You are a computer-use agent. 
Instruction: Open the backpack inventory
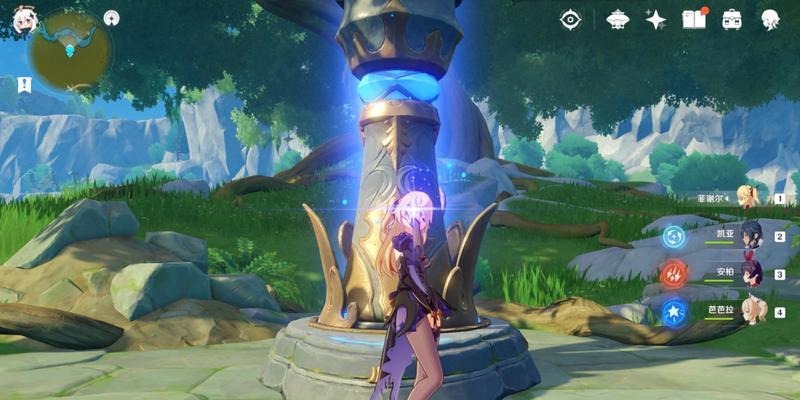tap(732, 19)
